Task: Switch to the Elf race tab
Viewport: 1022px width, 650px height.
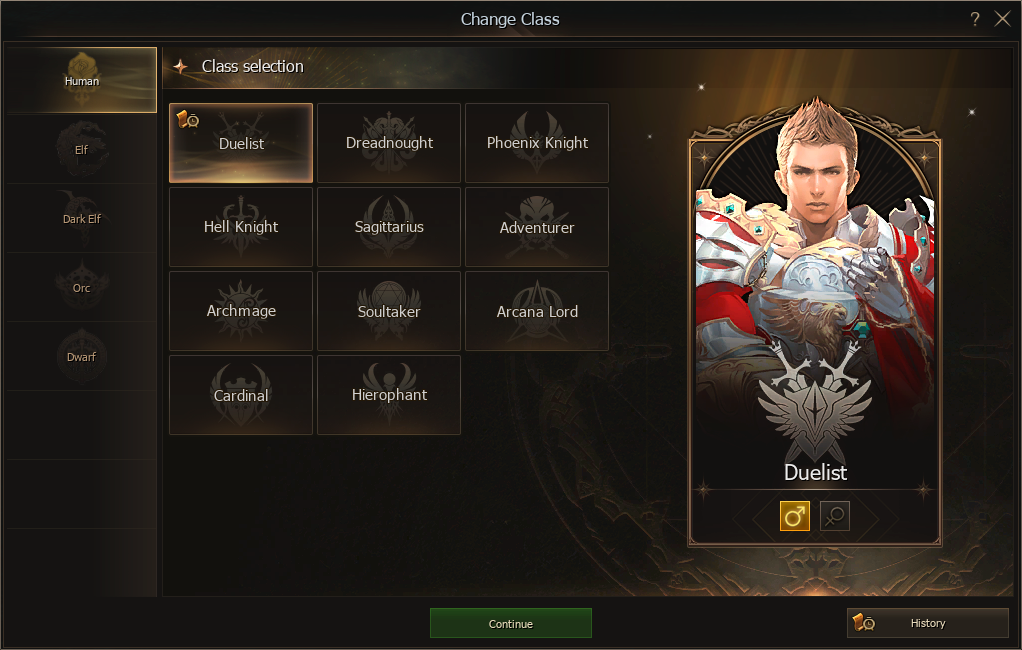Action: tap(81, 150)
